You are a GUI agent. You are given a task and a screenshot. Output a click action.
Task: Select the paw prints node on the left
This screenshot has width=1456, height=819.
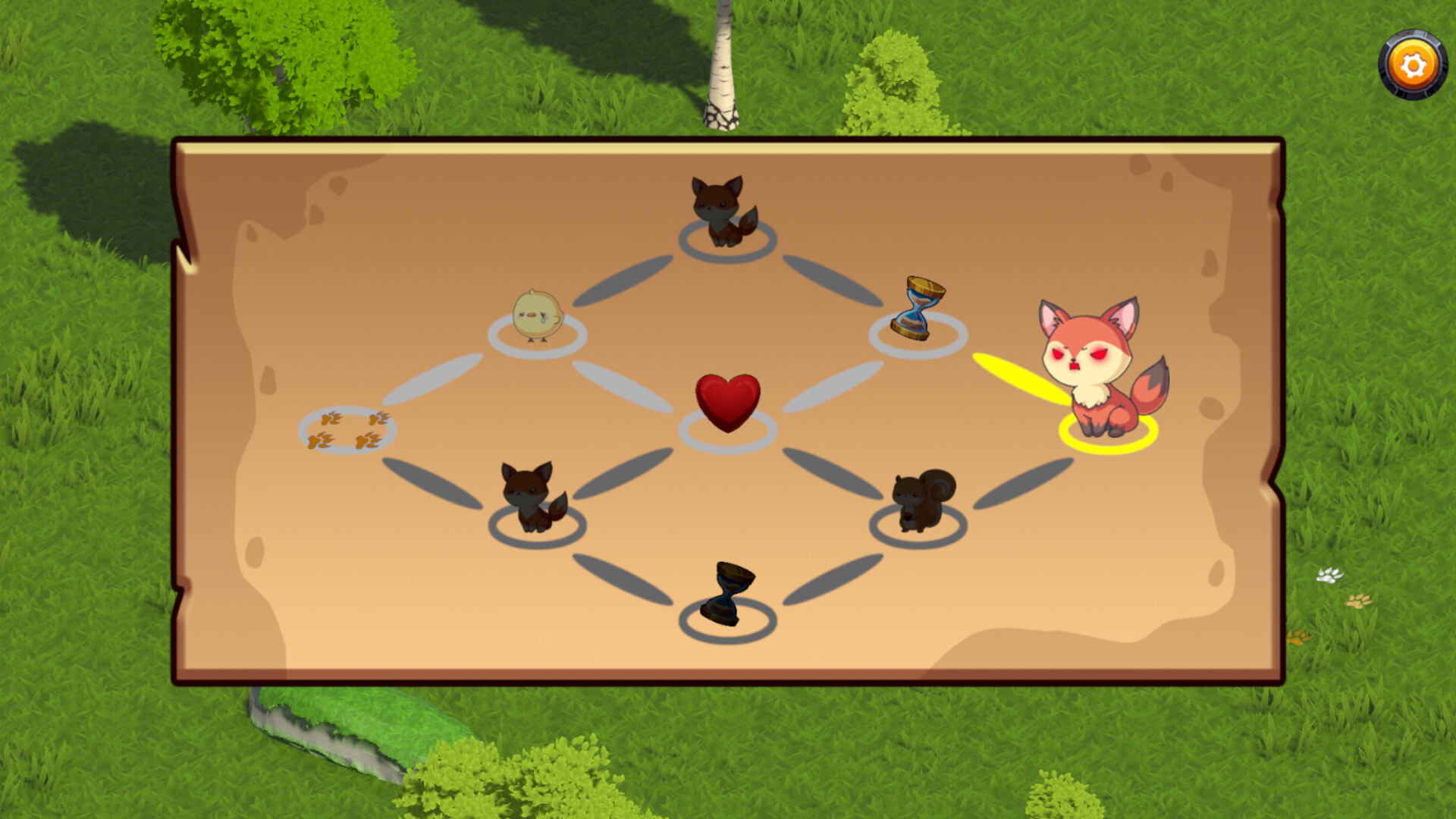point(349,428)
